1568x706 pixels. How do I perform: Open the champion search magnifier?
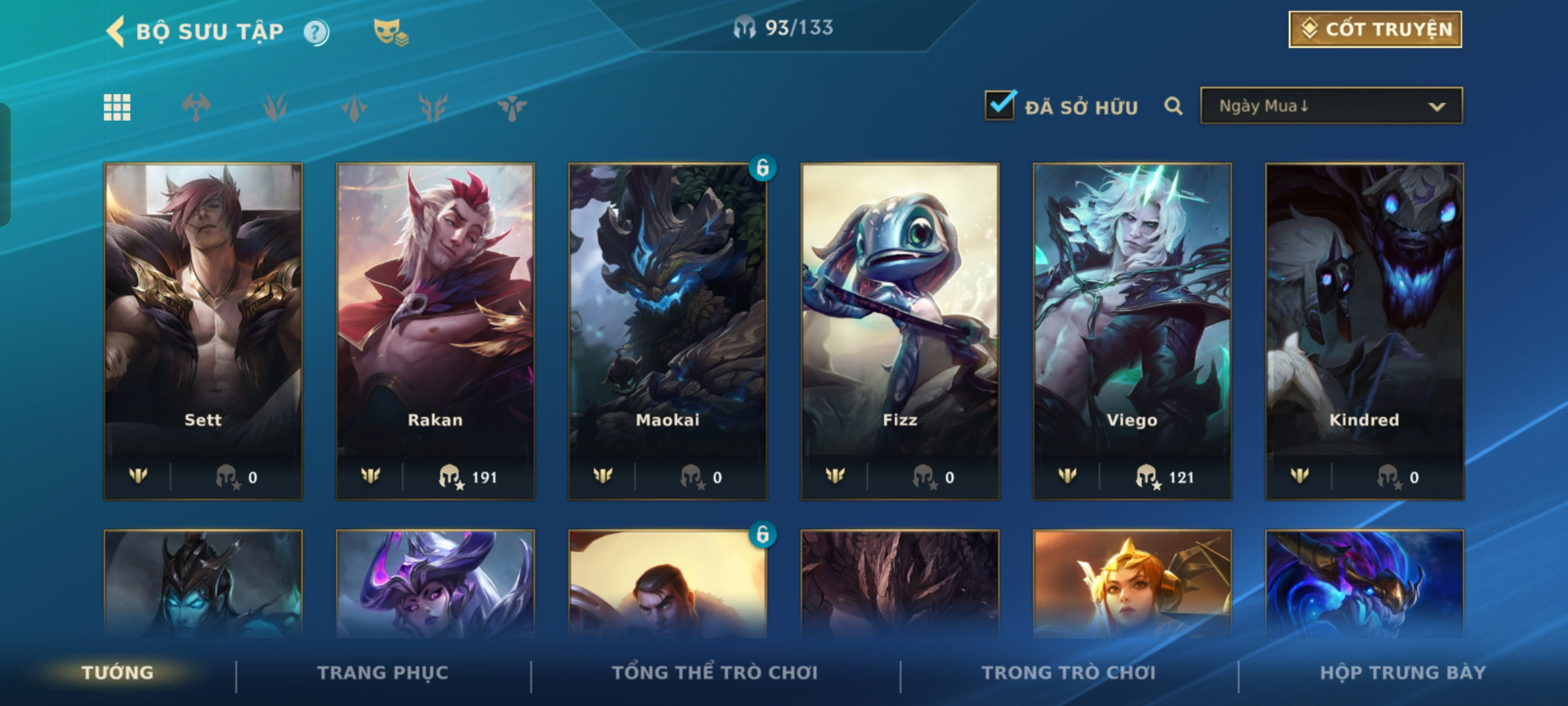pos(1173,106)
